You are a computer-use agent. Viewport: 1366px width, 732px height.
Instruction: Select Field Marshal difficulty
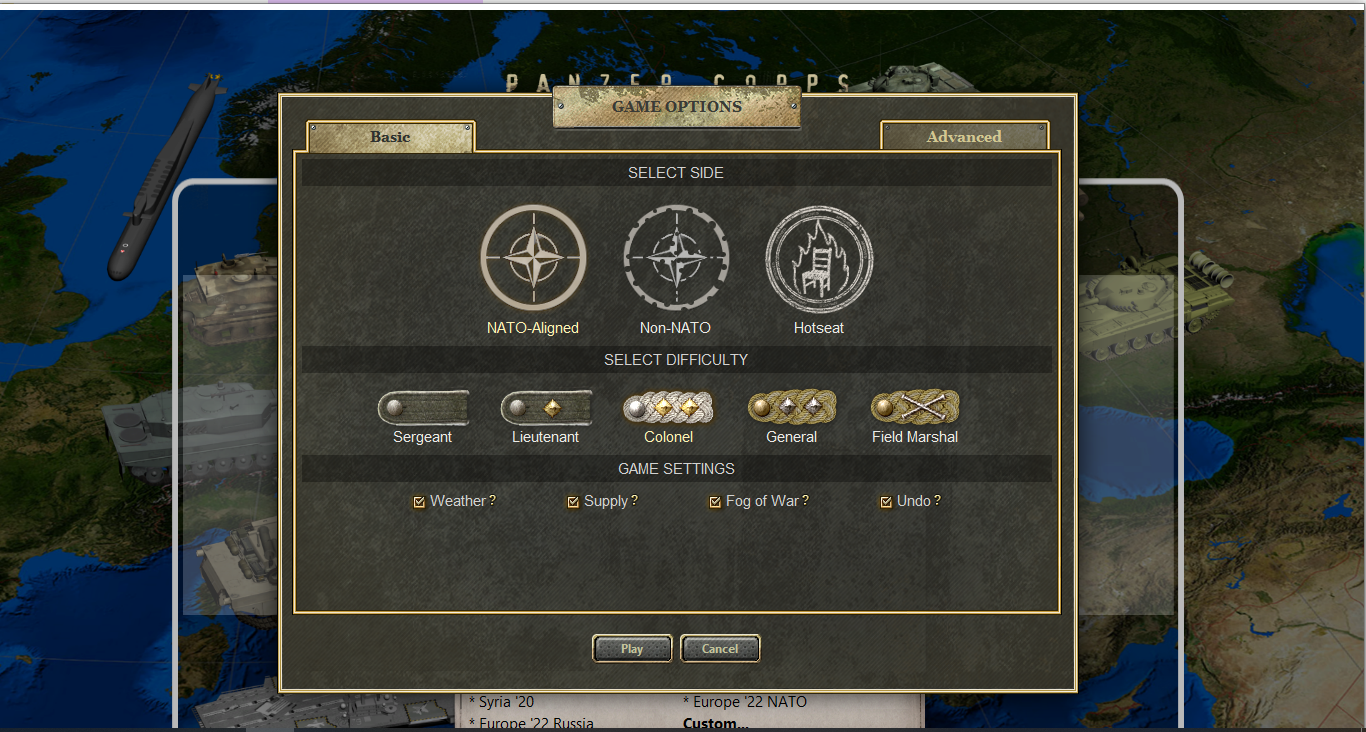point(915,408)
